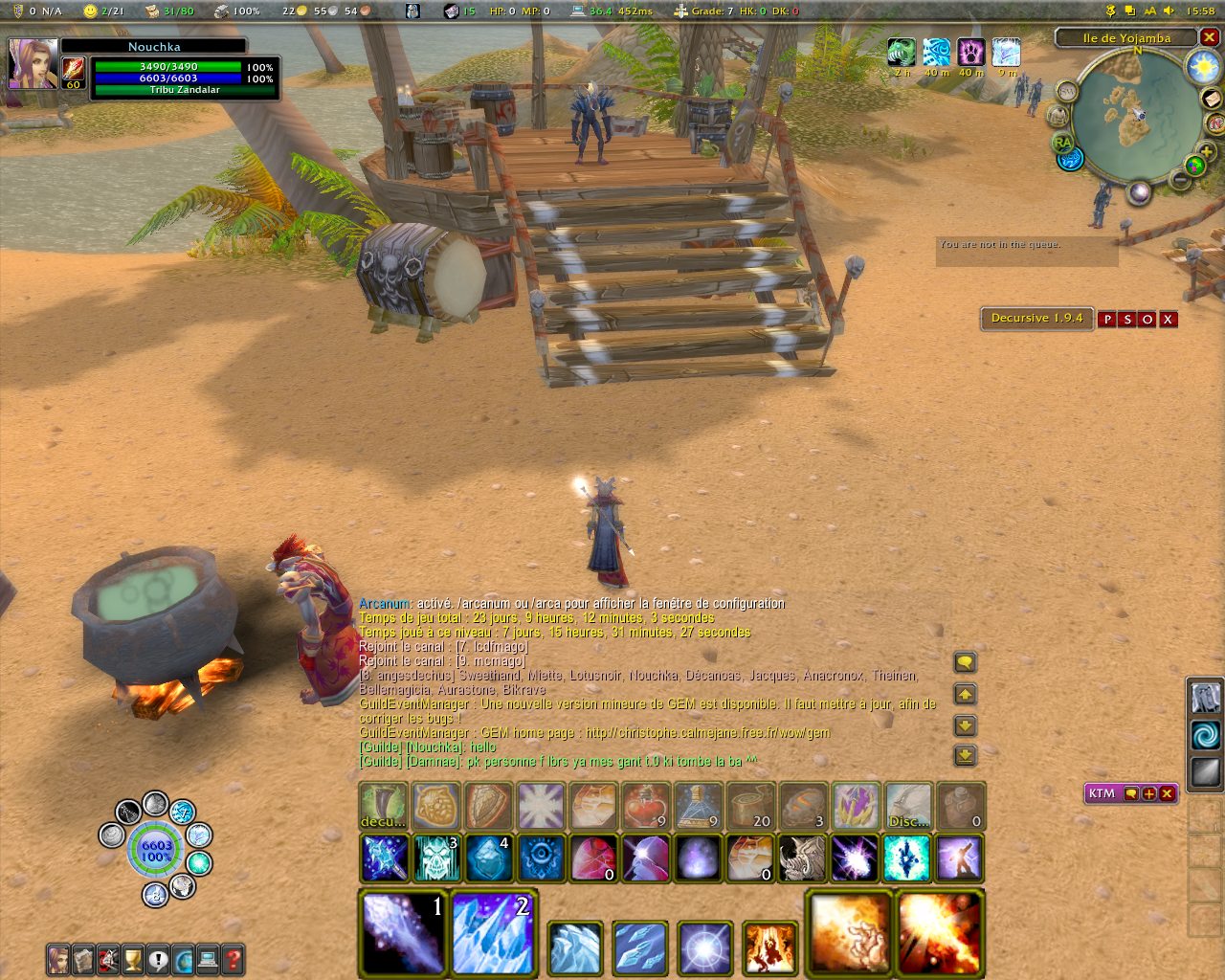This screenshot has height=980, width=1225.
Task: Cast Frostbolt from action slot 1
Action: click(403, 933)
